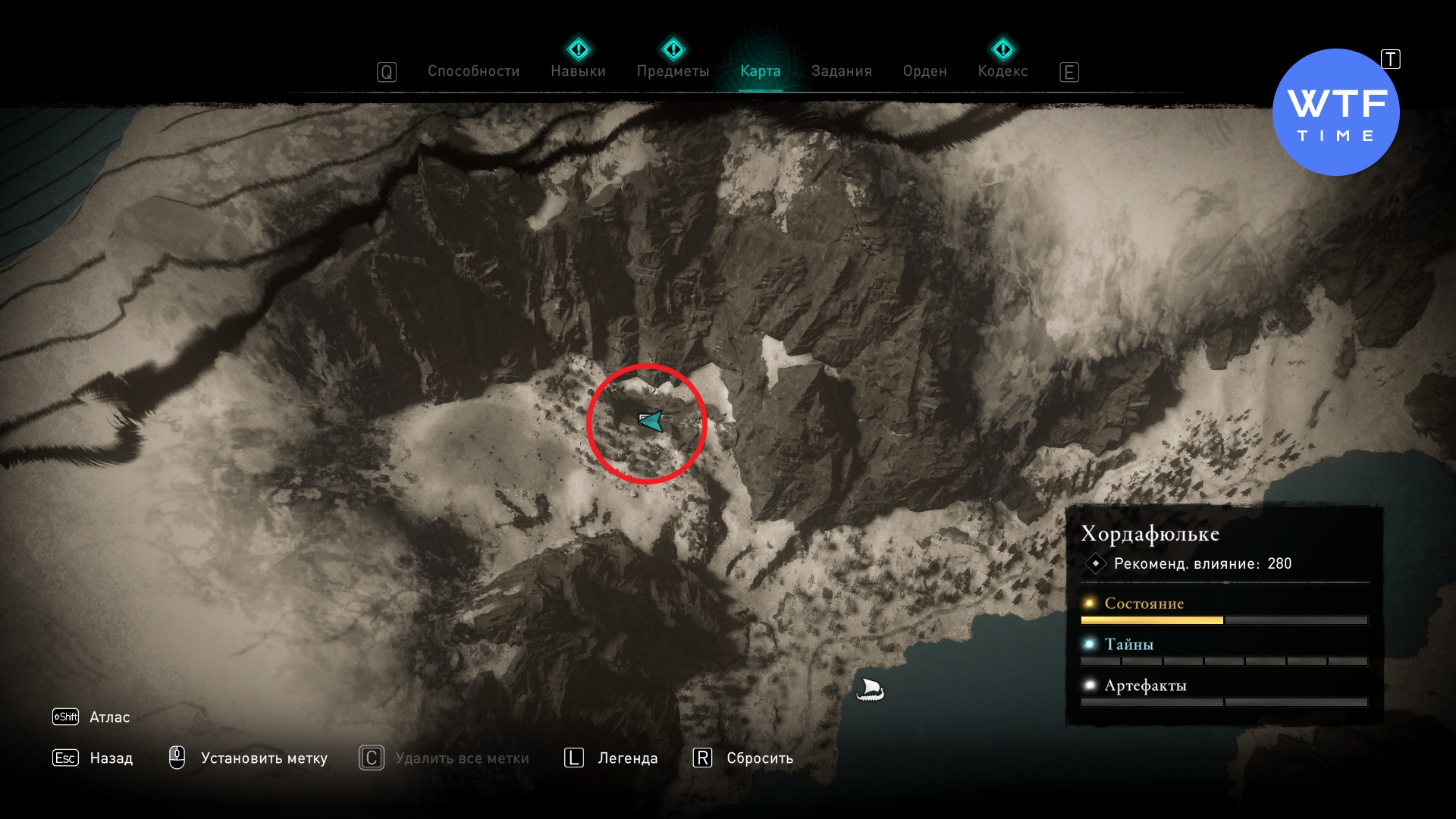
Task: Open the Задания quest tab
Action: tap(841, 71)
